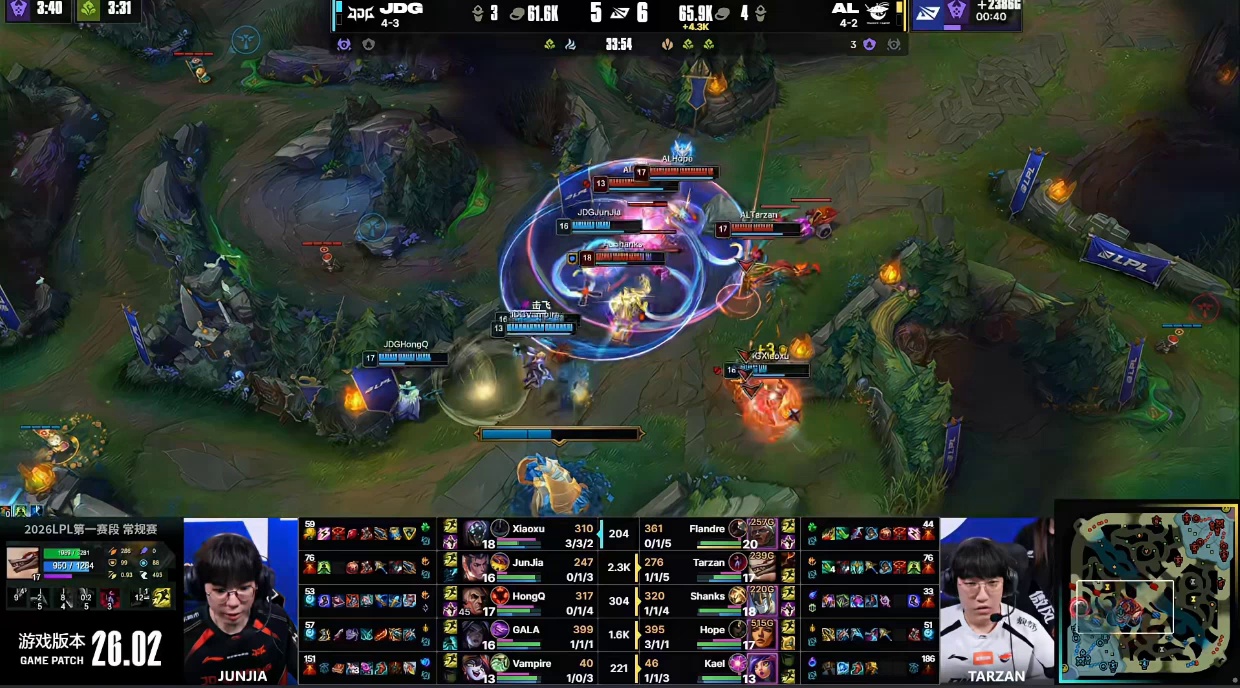
Task: Click Tarzan's champion portrait in the scoreboard
Action: [738, 567]
